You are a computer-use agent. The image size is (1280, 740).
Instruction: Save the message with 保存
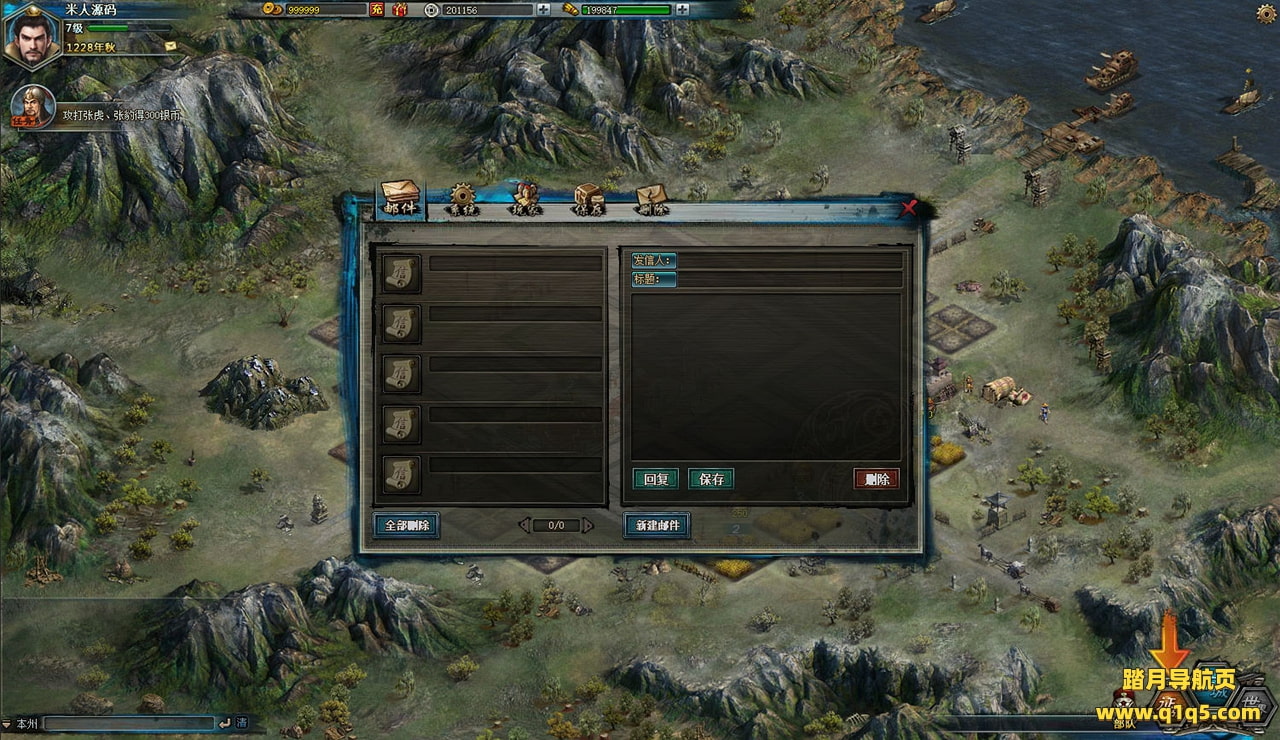pos(711,479)
